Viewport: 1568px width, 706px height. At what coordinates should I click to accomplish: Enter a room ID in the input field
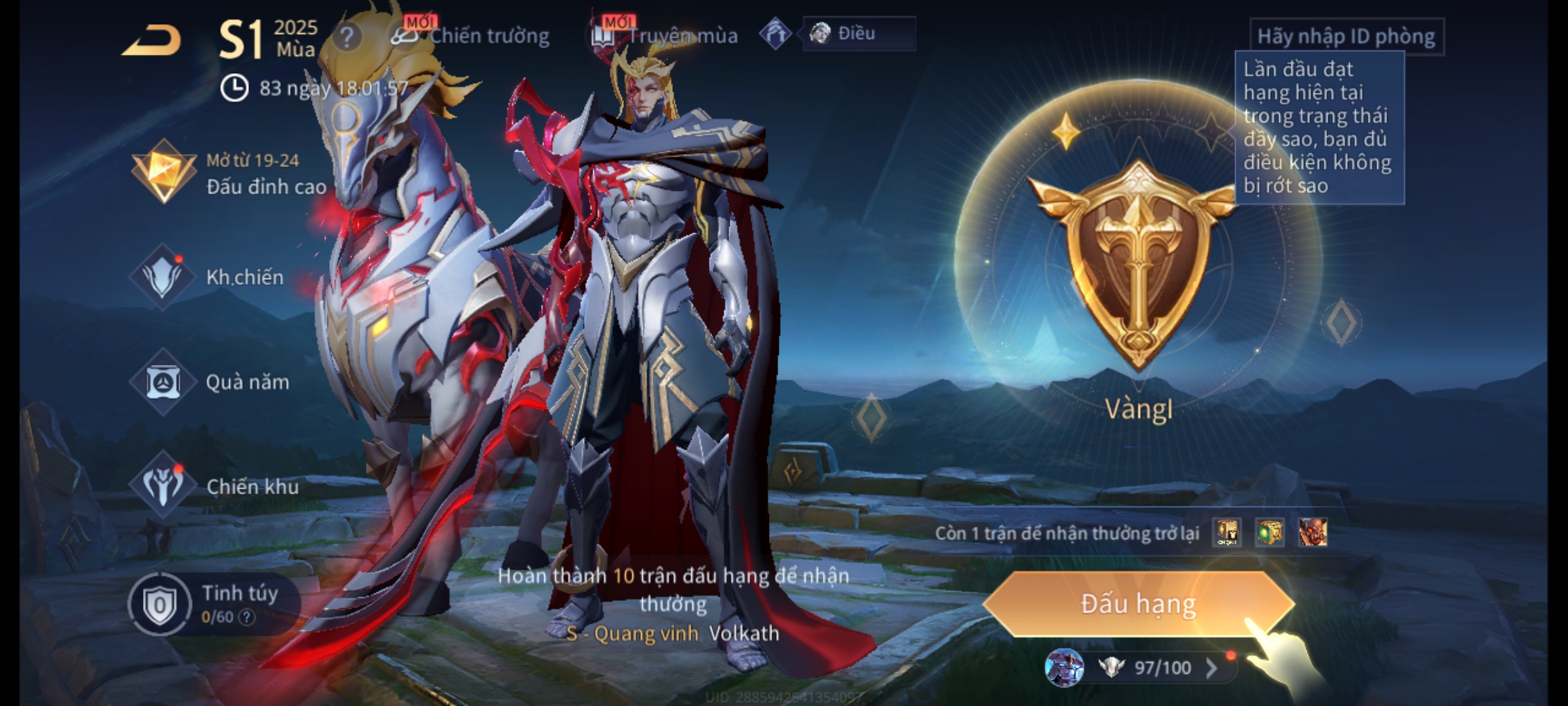click(1346, 37)
